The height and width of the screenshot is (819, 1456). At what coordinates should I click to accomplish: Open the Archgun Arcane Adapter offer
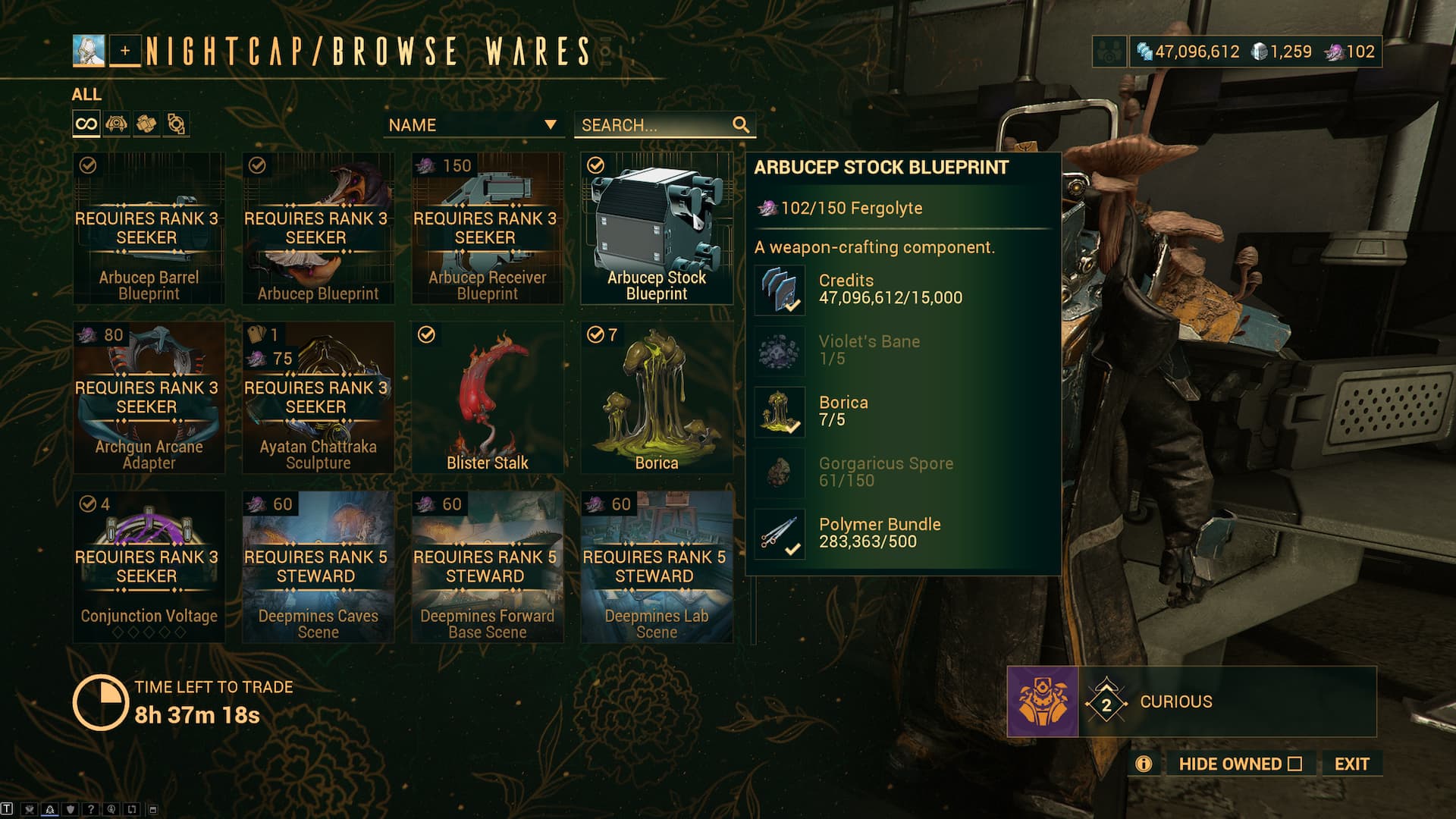[149, 397]
